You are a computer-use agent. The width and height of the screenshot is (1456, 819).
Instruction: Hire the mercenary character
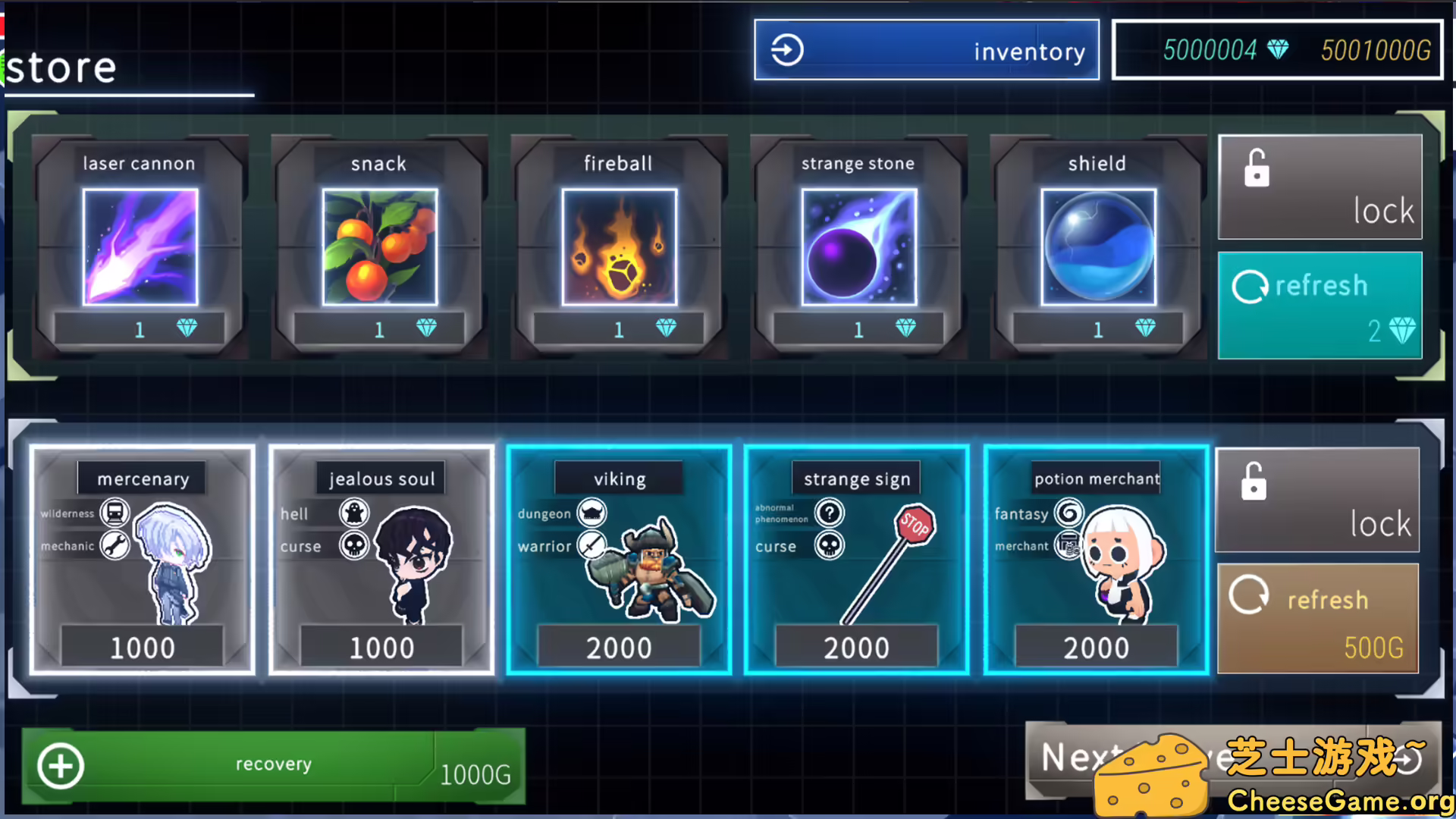coord(143,560)
